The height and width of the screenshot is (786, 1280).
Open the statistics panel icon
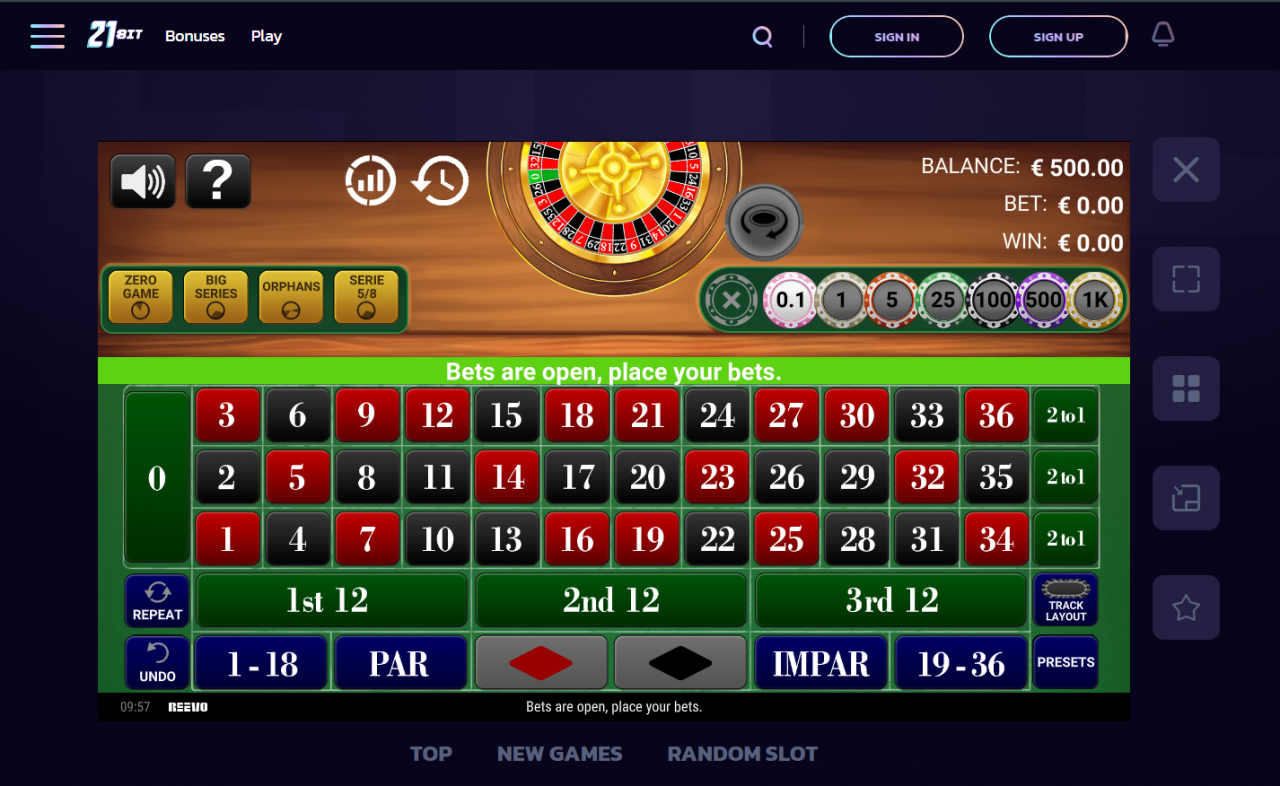pos(371,180)
